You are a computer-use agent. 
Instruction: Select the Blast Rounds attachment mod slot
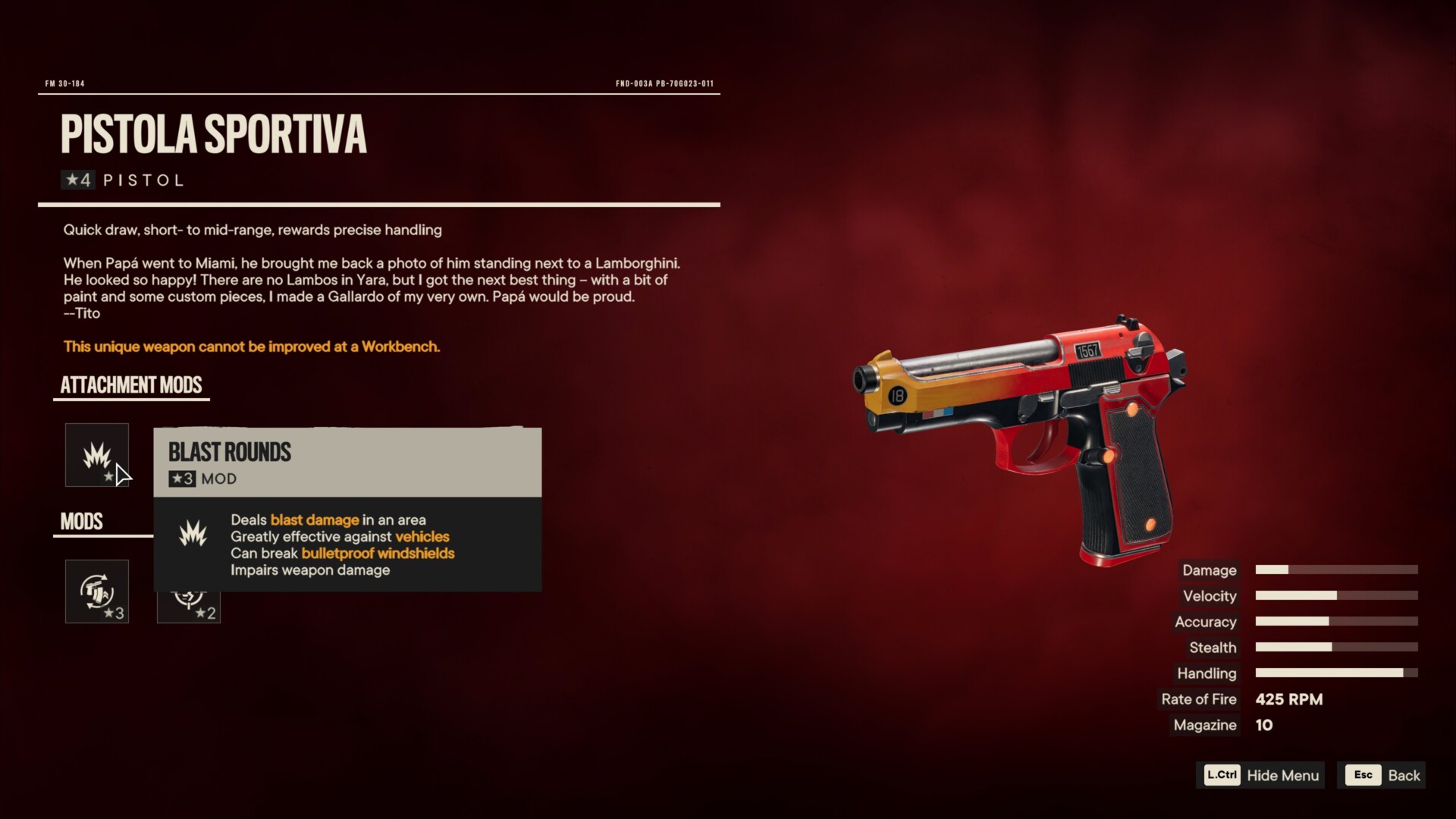96,455
